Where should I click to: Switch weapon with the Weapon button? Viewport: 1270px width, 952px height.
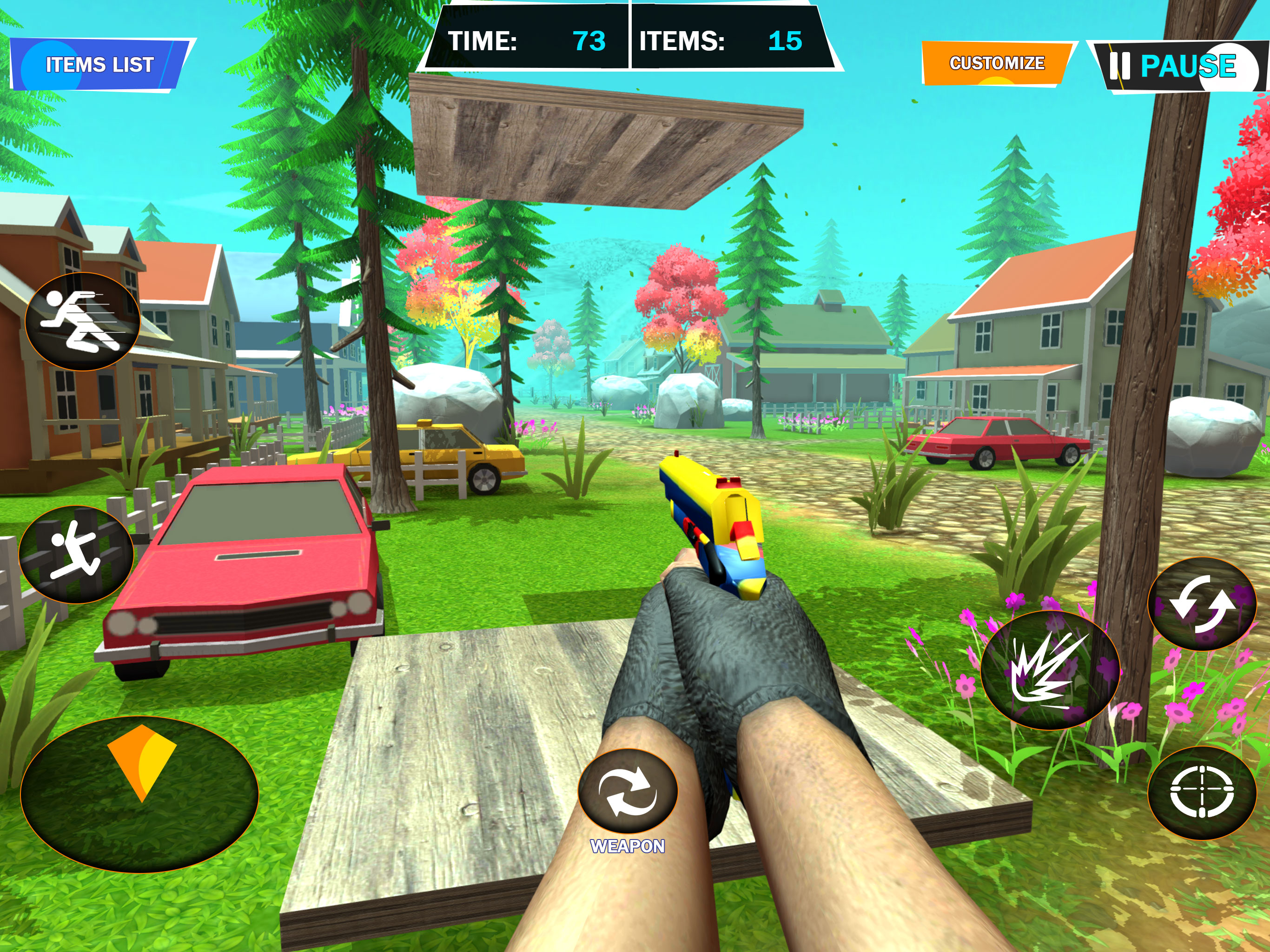pyautogui.click(x=628, y=792)
